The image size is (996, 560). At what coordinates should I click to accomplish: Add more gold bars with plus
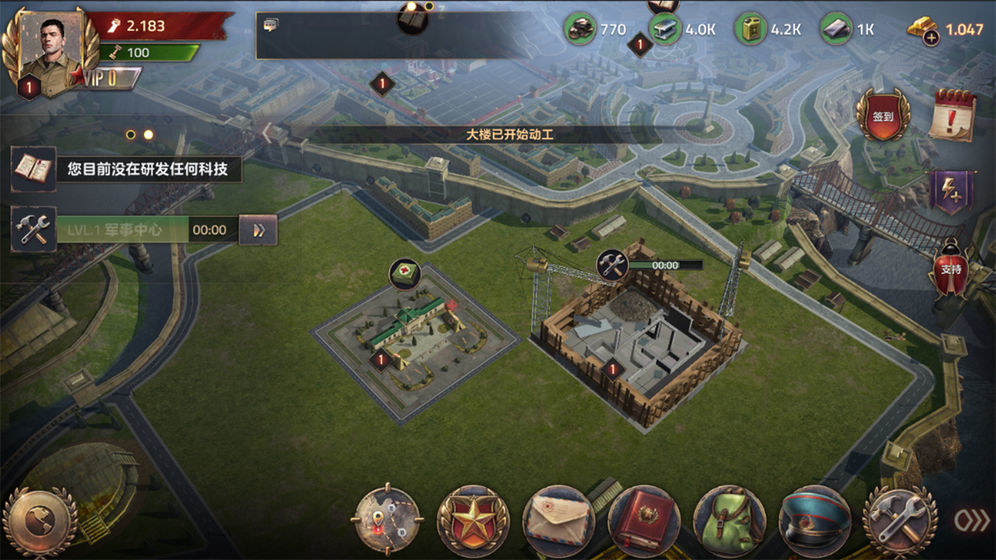[930, 38]
